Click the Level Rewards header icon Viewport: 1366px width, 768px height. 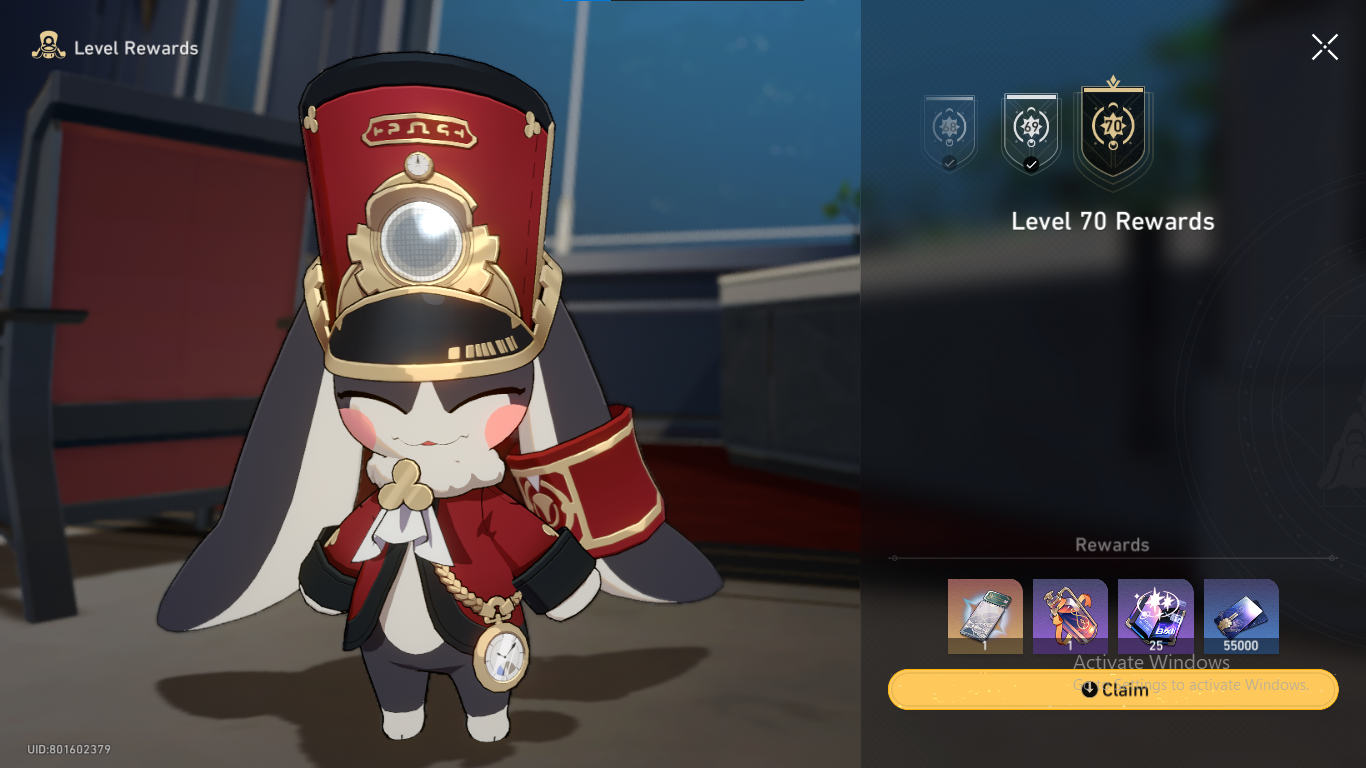coord(47,46)
